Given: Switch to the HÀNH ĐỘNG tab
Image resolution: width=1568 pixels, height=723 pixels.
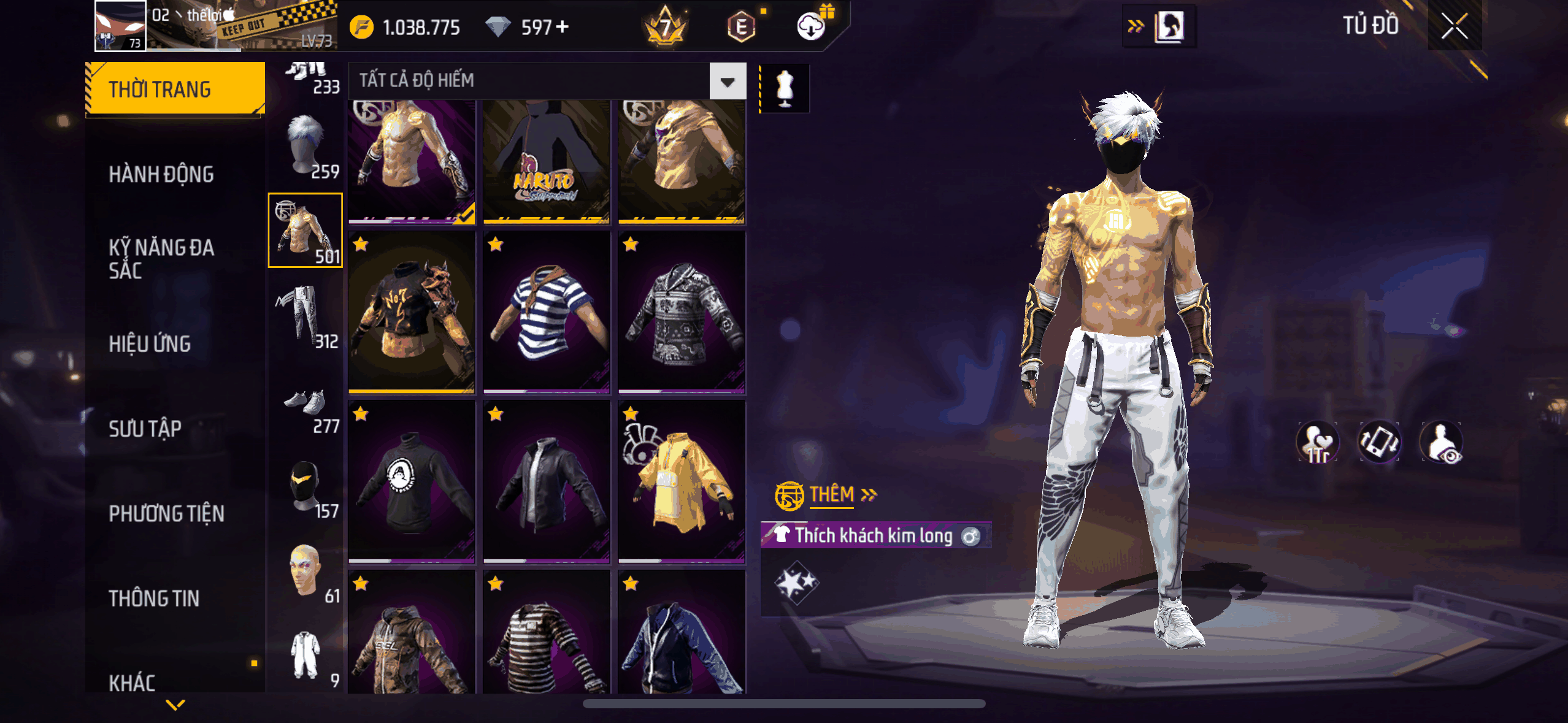Looking at the screenshot, I should (x=161, y=175).
